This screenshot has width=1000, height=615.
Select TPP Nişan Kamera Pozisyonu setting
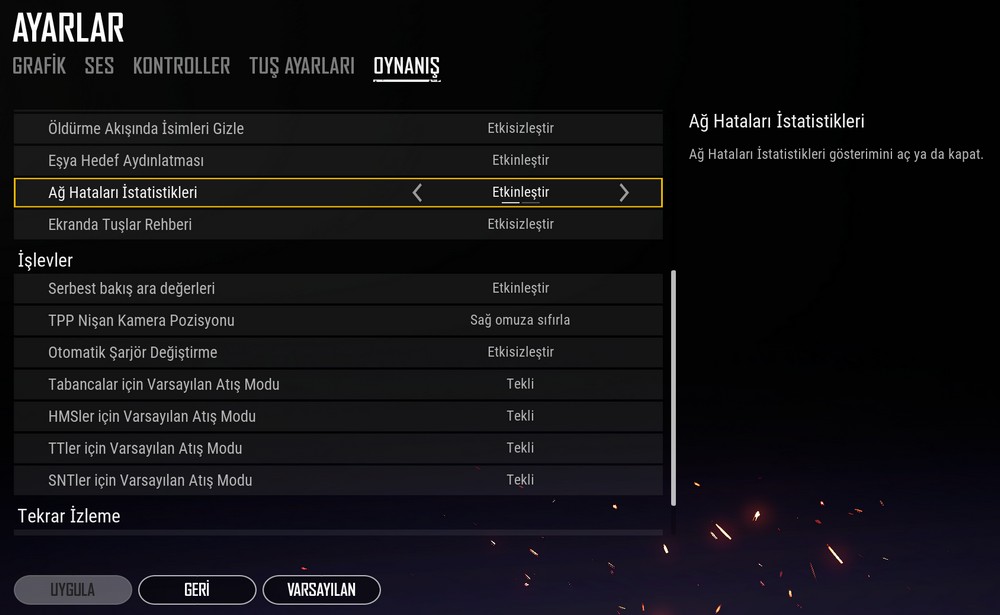coord(338,321)
